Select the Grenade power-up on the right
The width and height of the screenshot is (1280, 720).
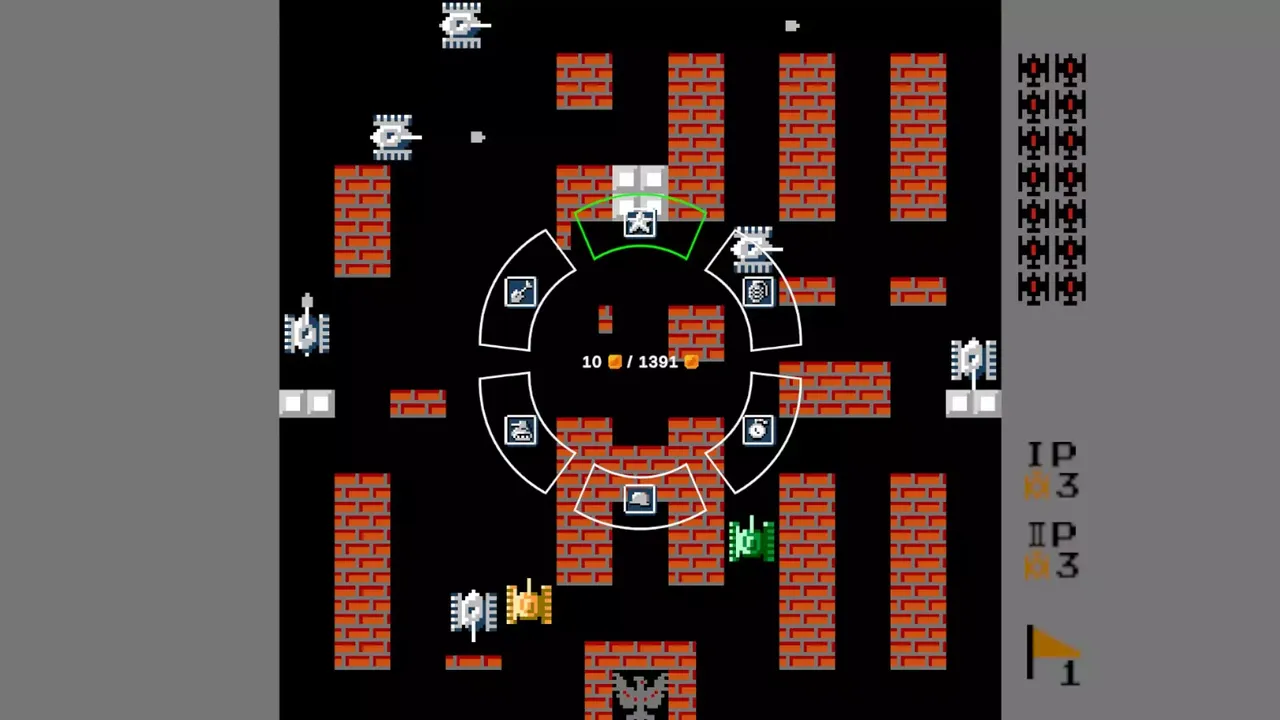pos(757,291)
